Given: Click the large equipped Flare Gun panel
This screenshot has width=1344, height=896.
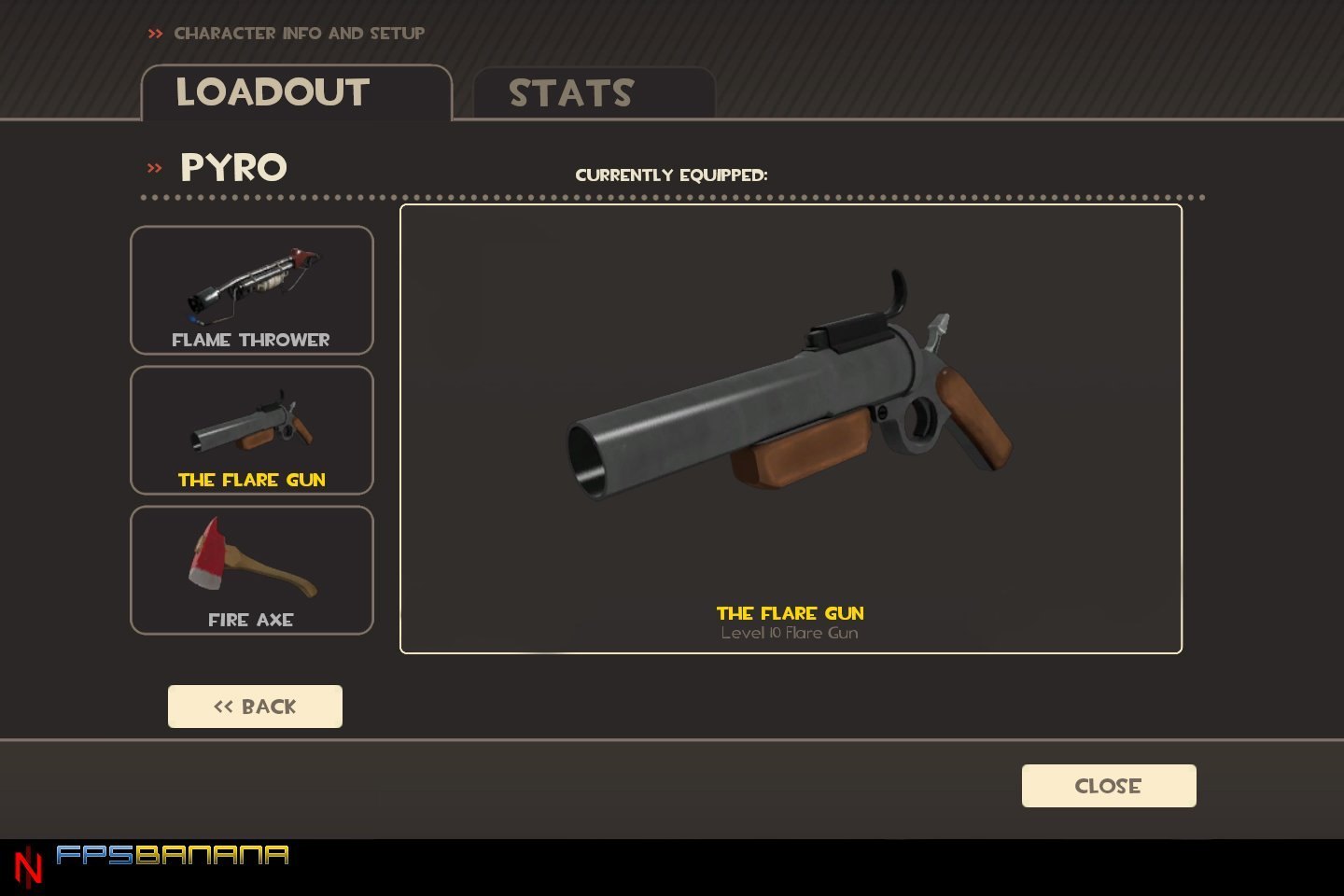Looking at the screenshot, I should [791, 429].
